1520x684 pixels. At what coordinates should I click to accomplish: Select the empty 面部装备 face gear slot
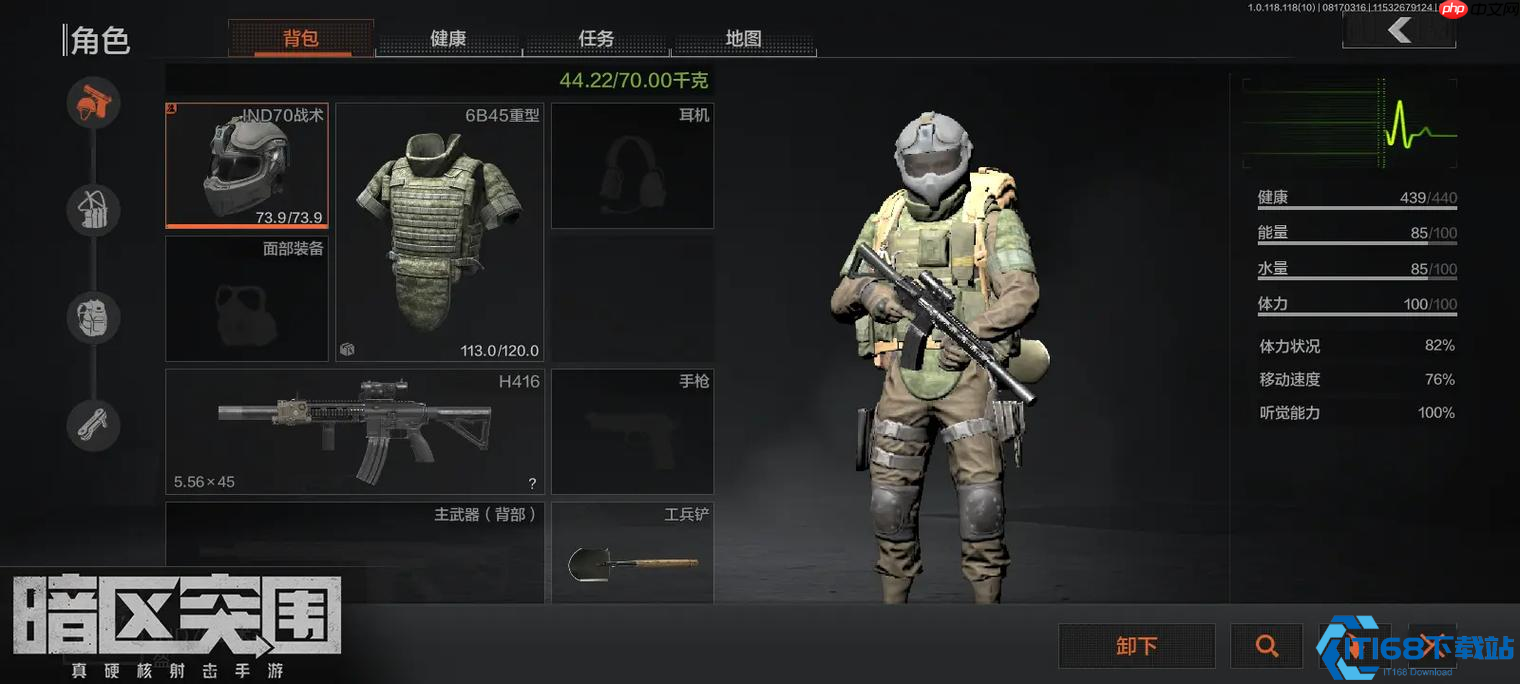[x=246, y=298]
